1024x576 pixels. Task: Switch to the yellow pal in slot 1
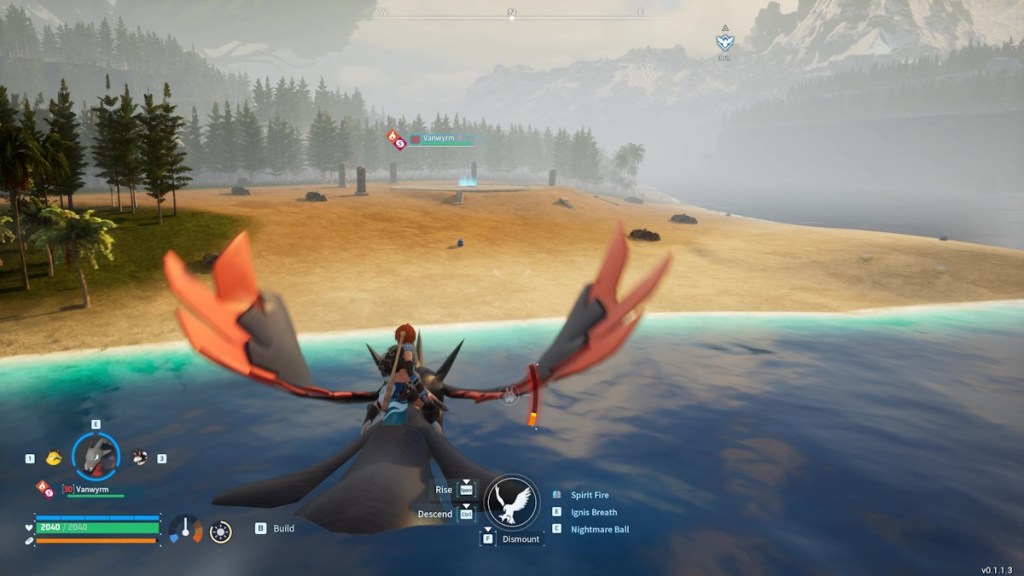[x=52, y=458]
